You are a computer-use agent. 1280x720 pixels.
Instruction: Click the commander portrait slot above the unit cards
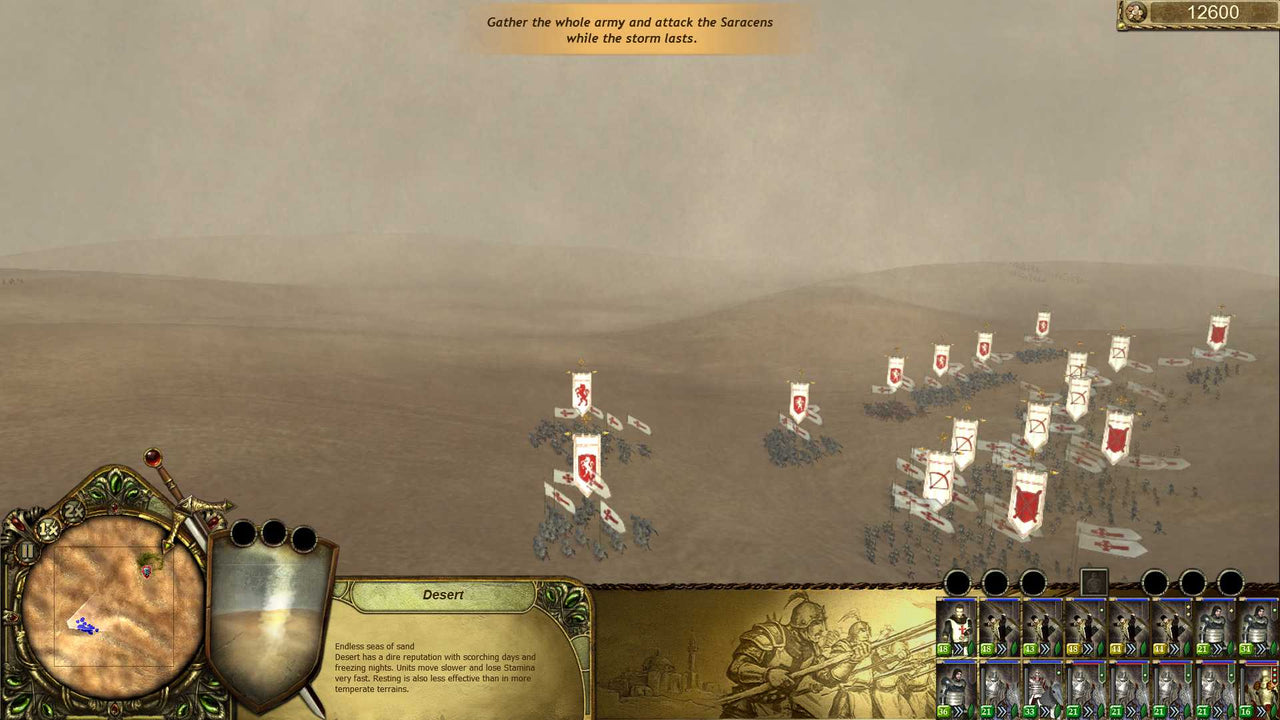click(1093, 582)
